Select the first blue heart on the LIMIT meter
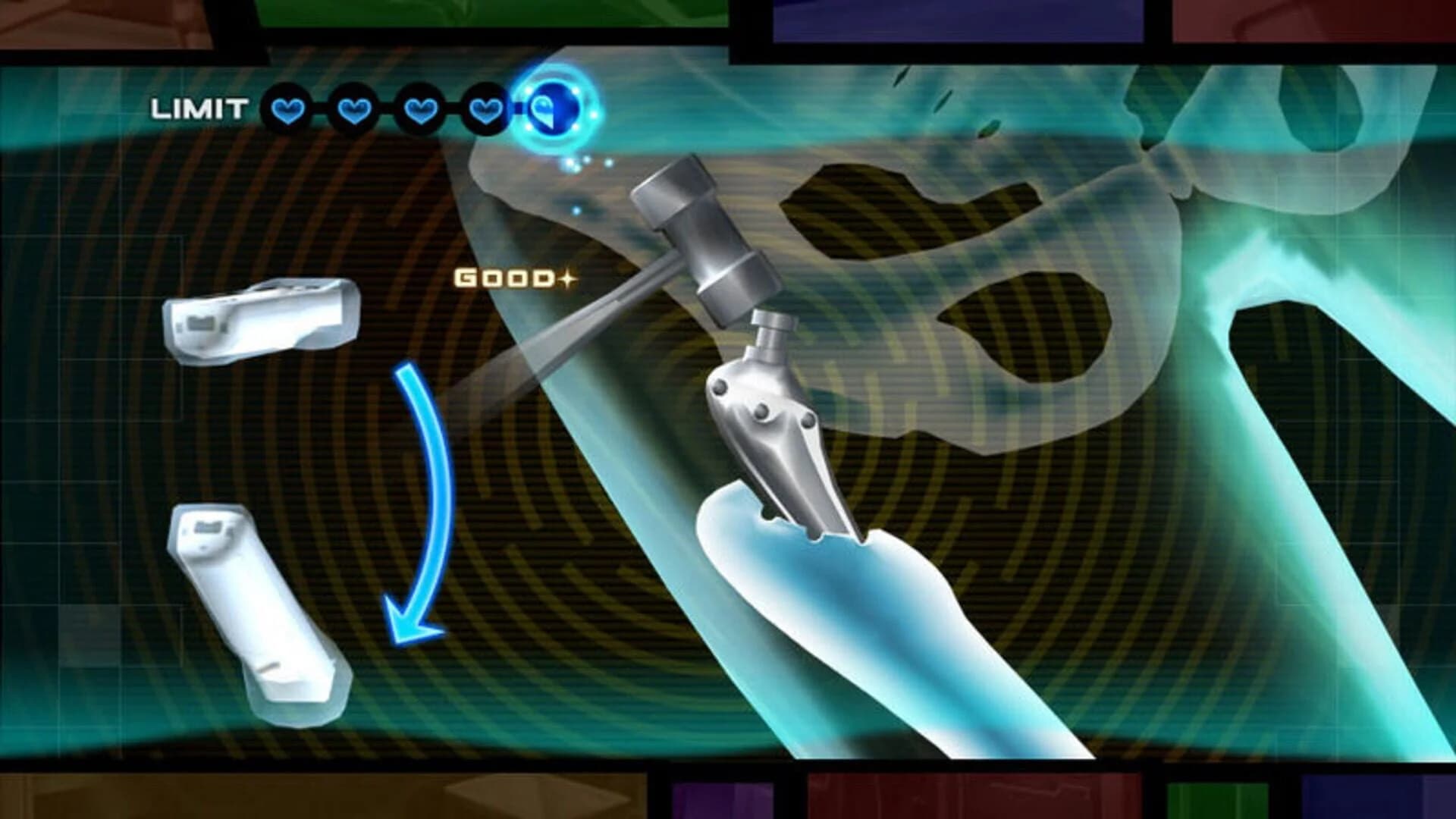The height and width of the screenshot is (819, 1456). tap(287, 110)
